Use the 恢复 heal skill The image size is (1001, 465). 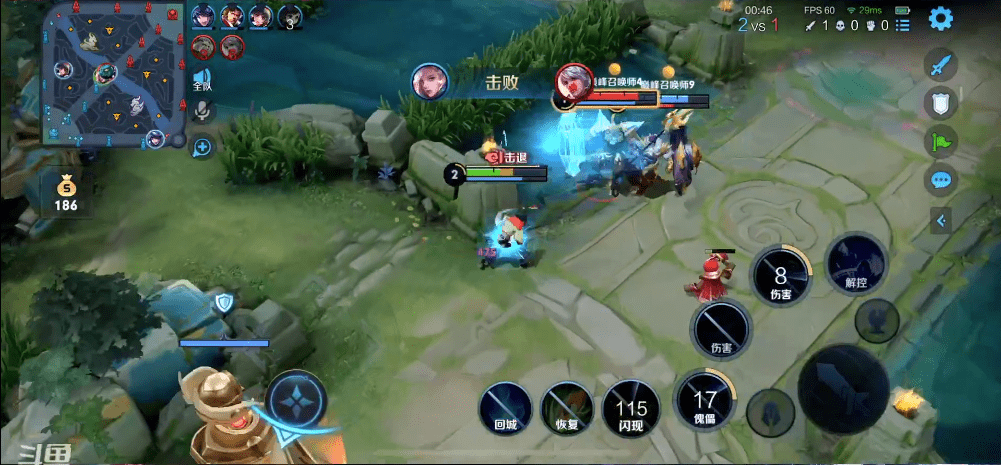(567, 408)
